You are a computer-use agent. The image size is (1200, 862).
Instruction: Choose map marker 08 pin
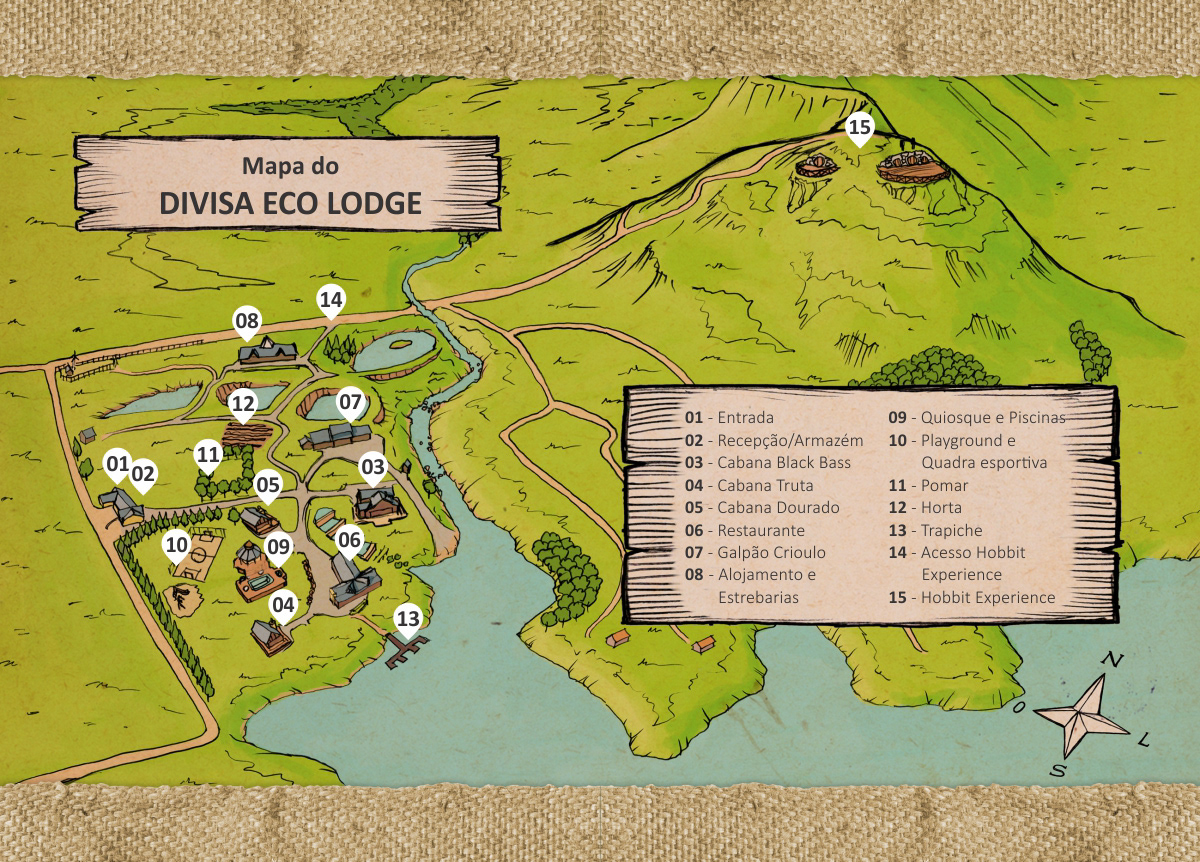click(x=247, y=322)
